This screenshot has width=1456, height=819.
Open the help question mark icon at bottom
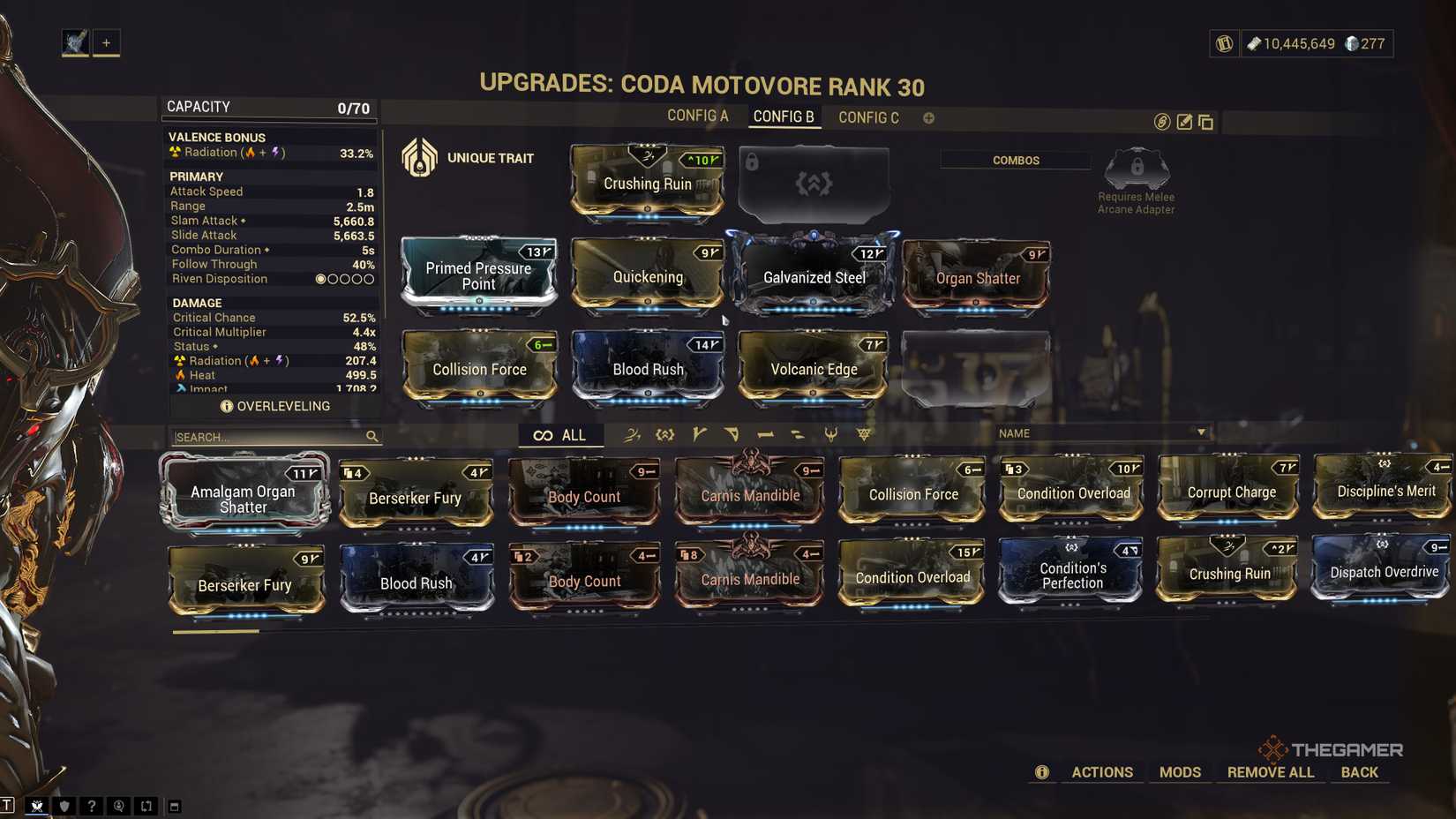click(92, 806)
